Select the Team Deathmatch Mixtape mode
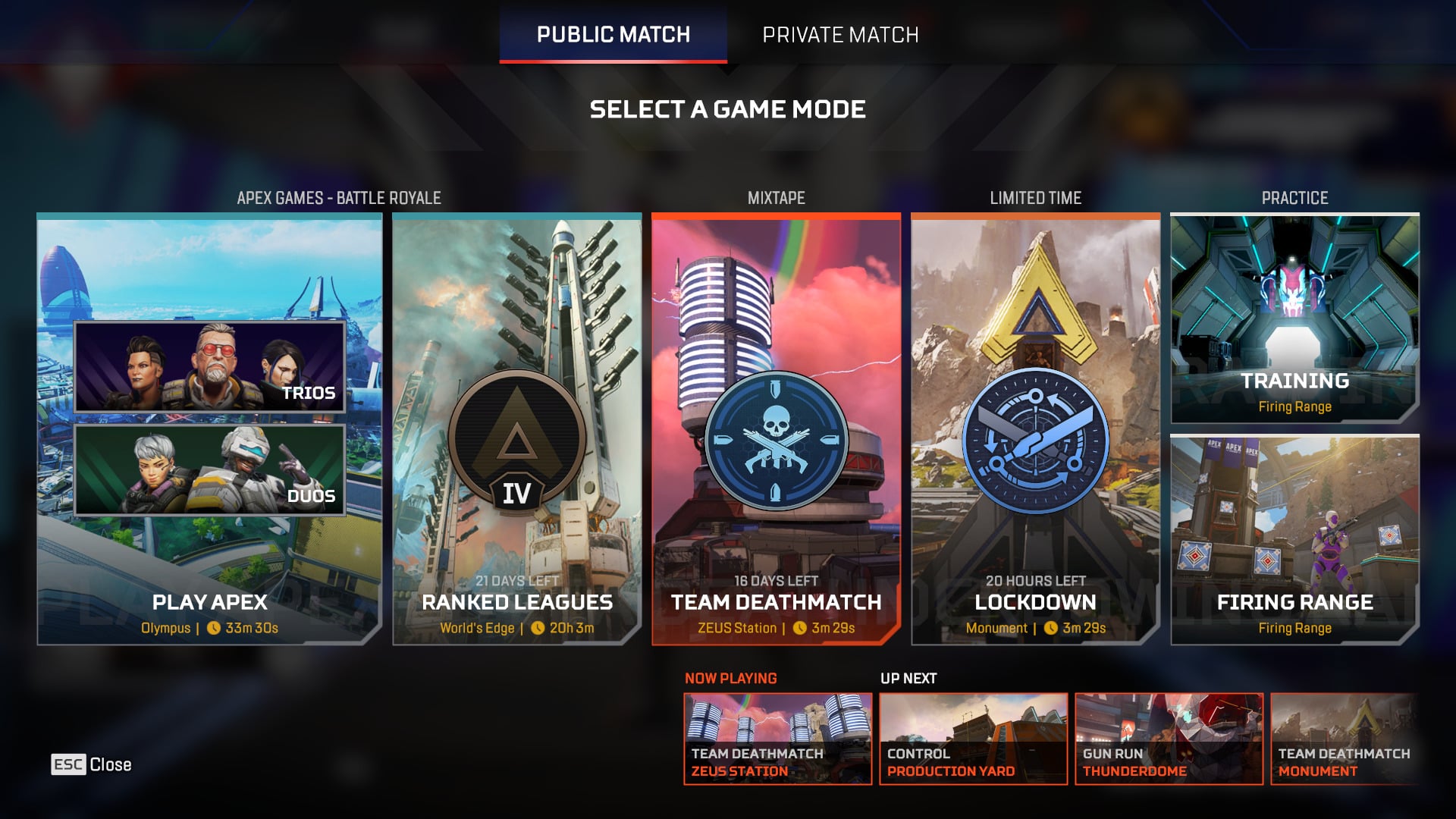 tap(776, 429)
